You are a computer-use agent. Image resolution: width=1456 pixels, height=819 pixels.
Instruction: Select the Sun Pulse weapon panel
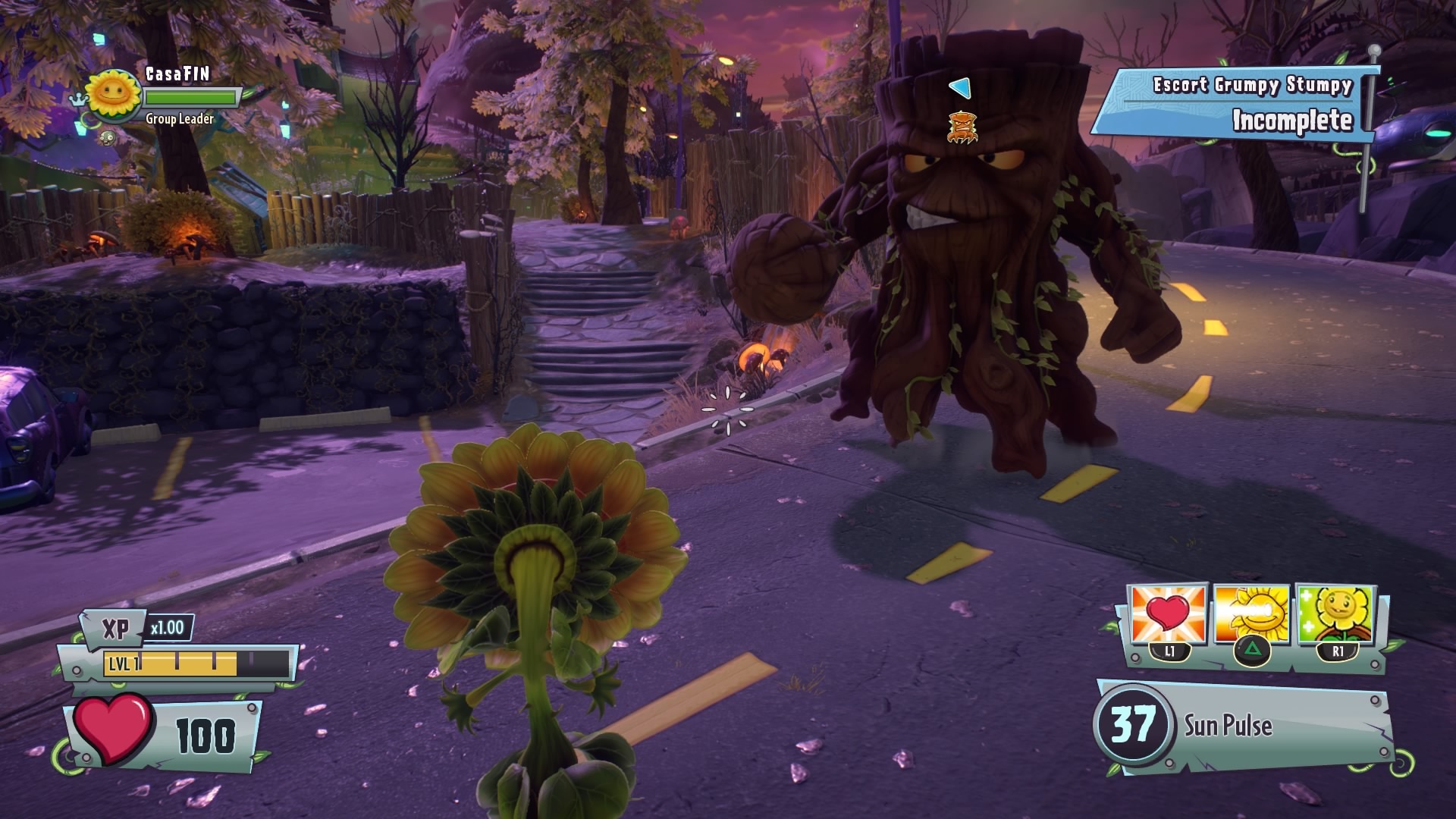click(1244, 726)
